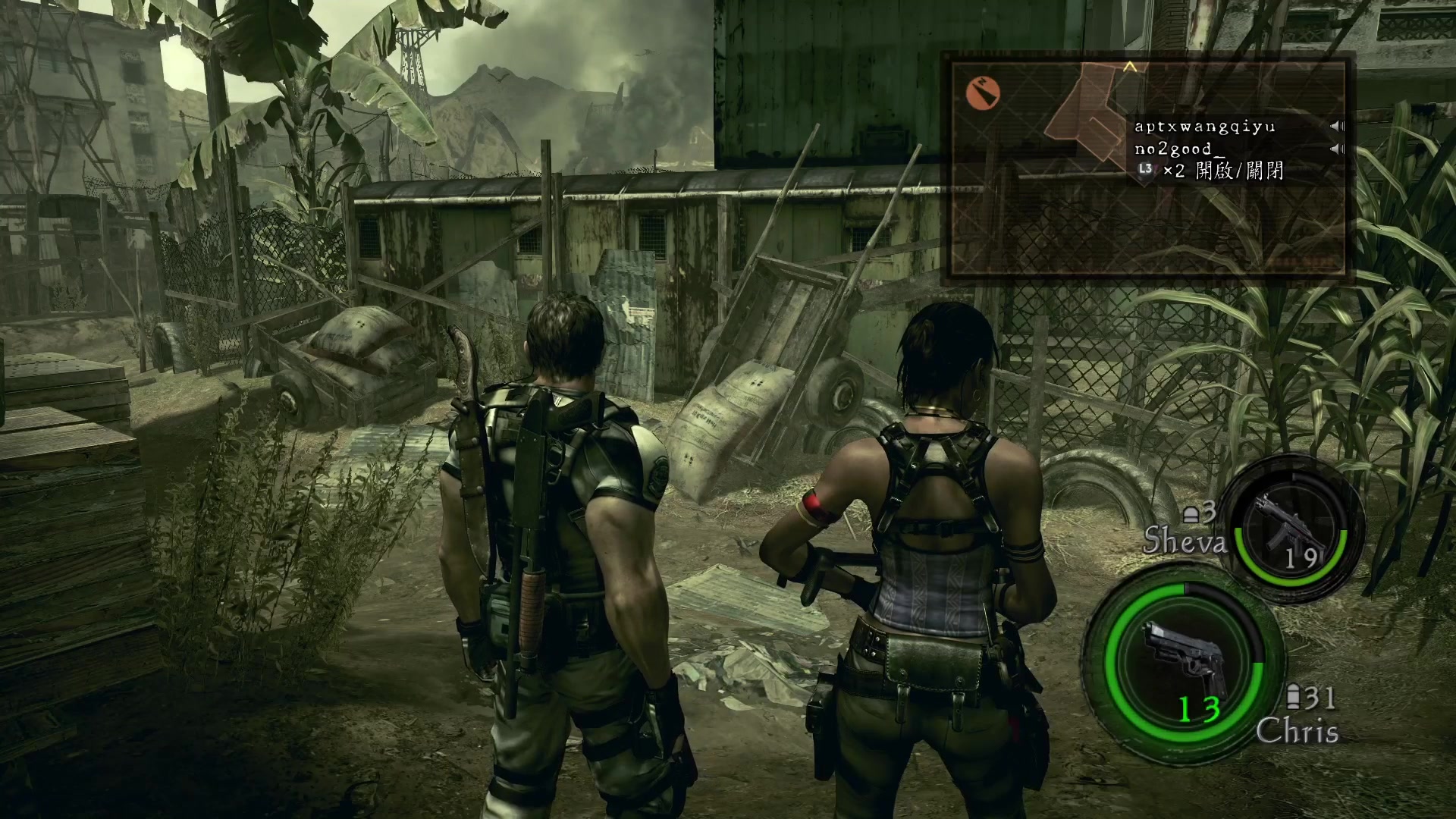Click the yellow arrow marker on the minimap
The height and width of the screenshot is (819, 1456).
point(1130,67)
